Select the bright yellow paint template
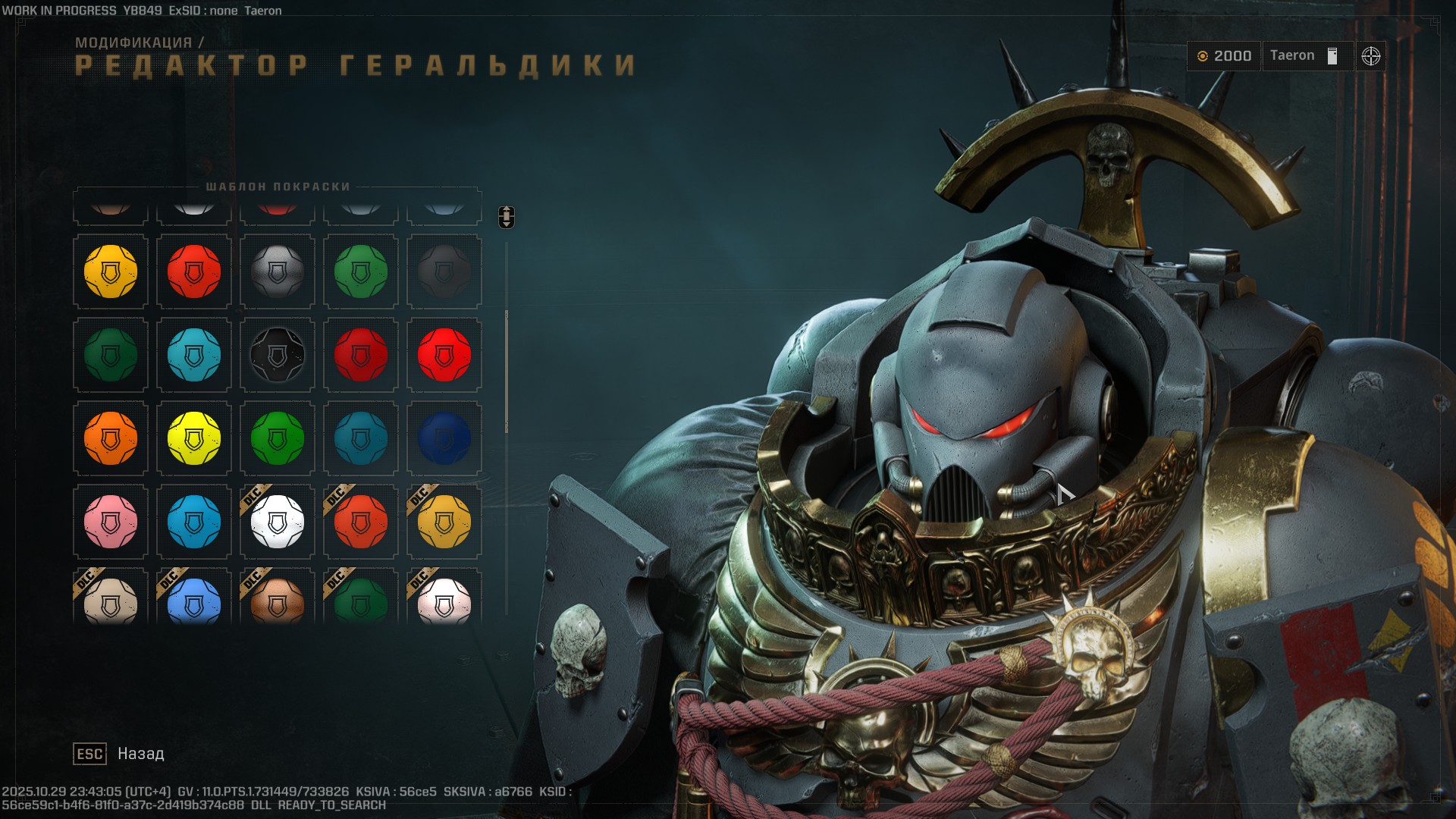Image resolution: width=1456 pixels, height=819 pixels. (193, 438)
